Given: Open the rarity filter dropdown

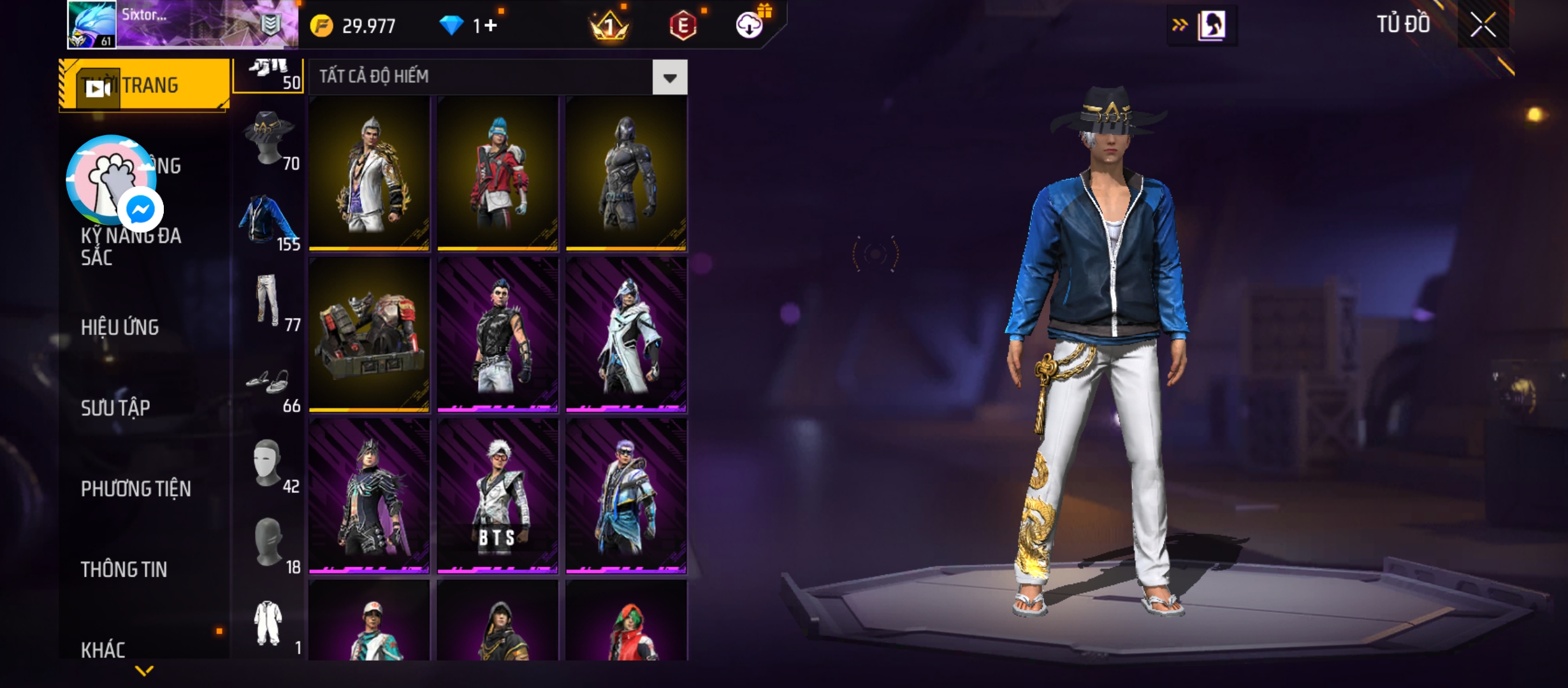Looking at the screenshot, I should point(669,78).
